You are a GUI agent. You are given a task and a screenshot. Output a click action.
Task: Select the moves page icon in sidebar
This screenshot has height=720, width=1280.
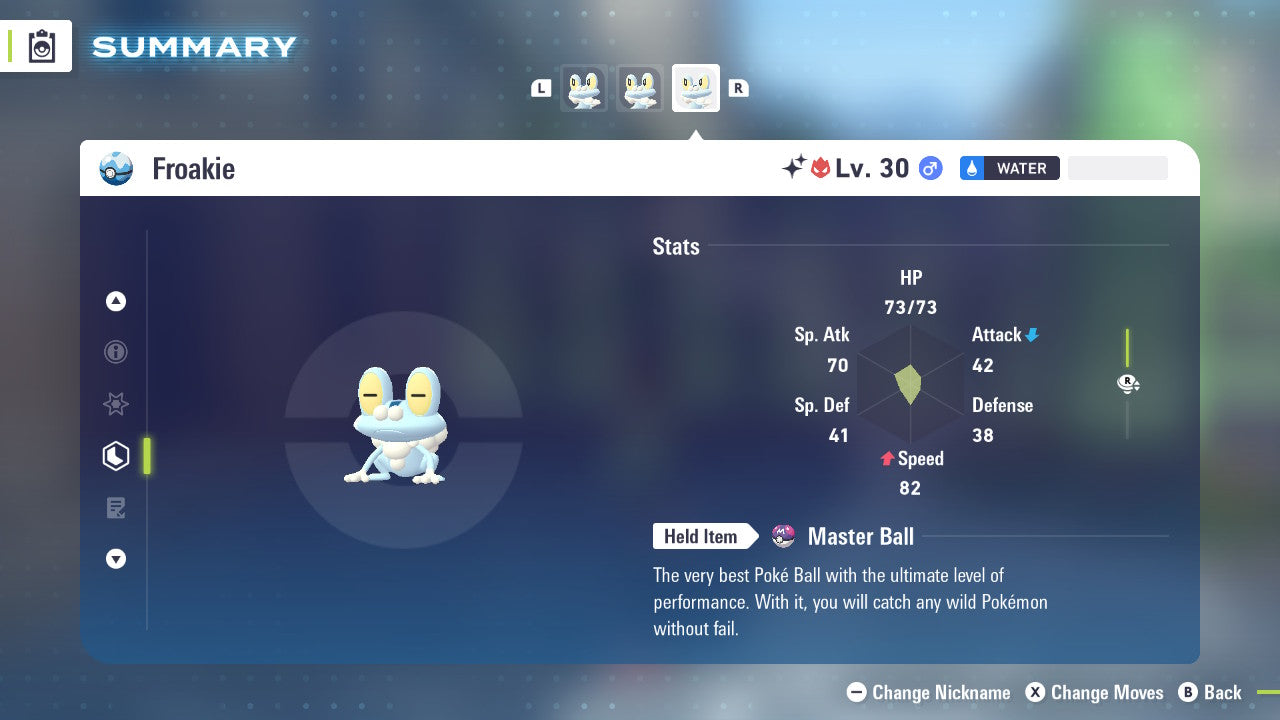coord(115,507)
